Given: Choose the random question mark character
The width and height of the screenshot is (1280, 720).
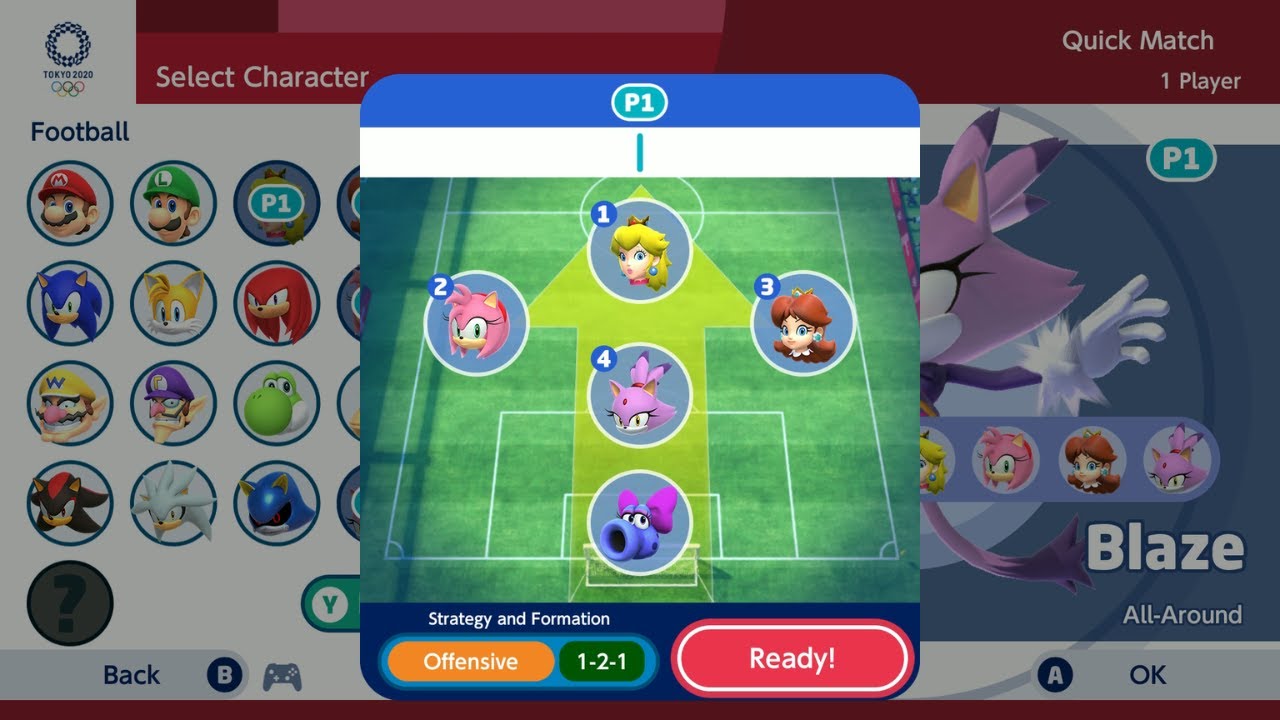Looking at the screenshot, I should click(70, 603).
